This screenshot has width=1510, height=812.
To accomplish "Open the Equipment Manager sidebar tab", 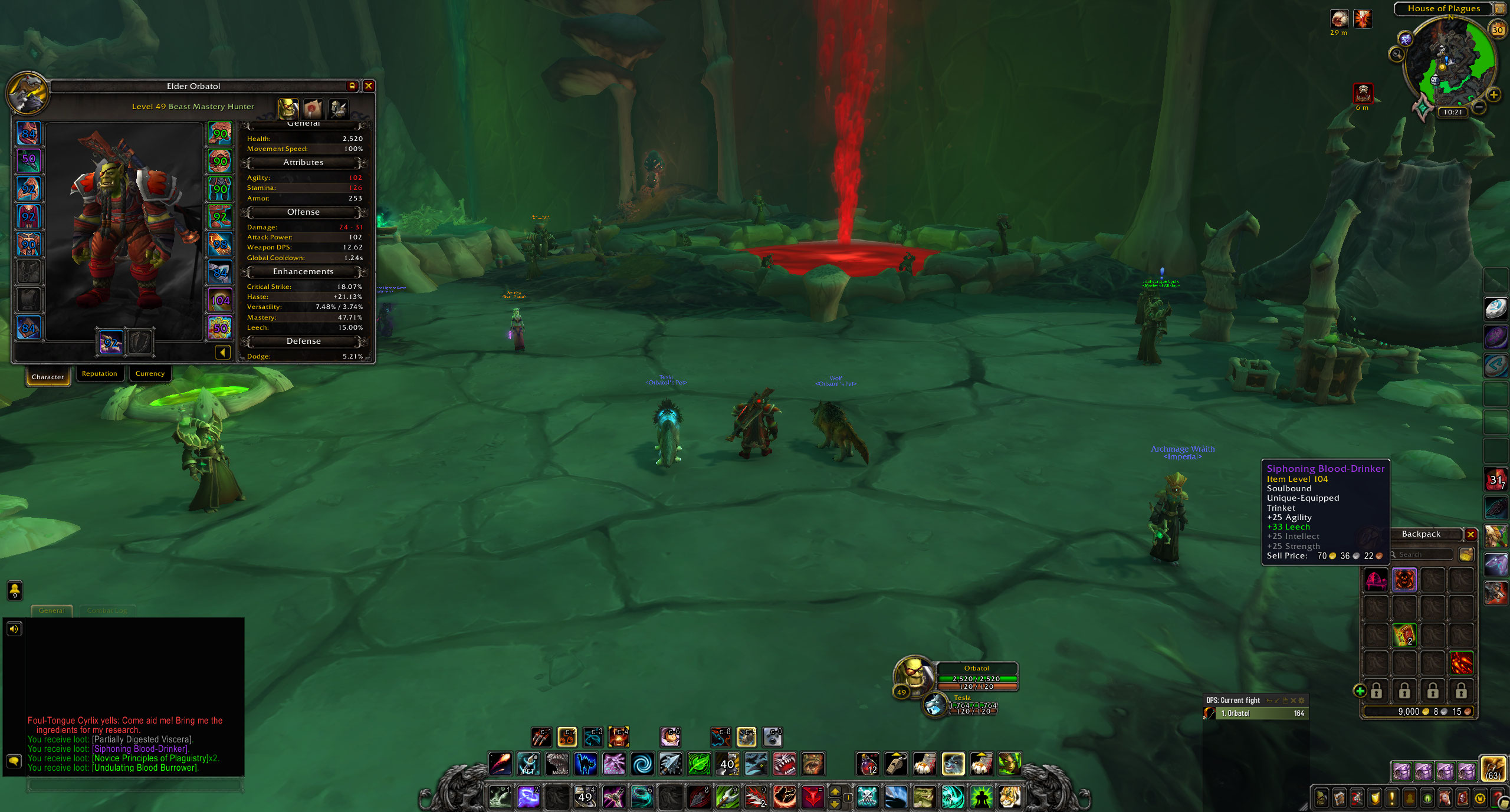I will click(x=338, y=109).
